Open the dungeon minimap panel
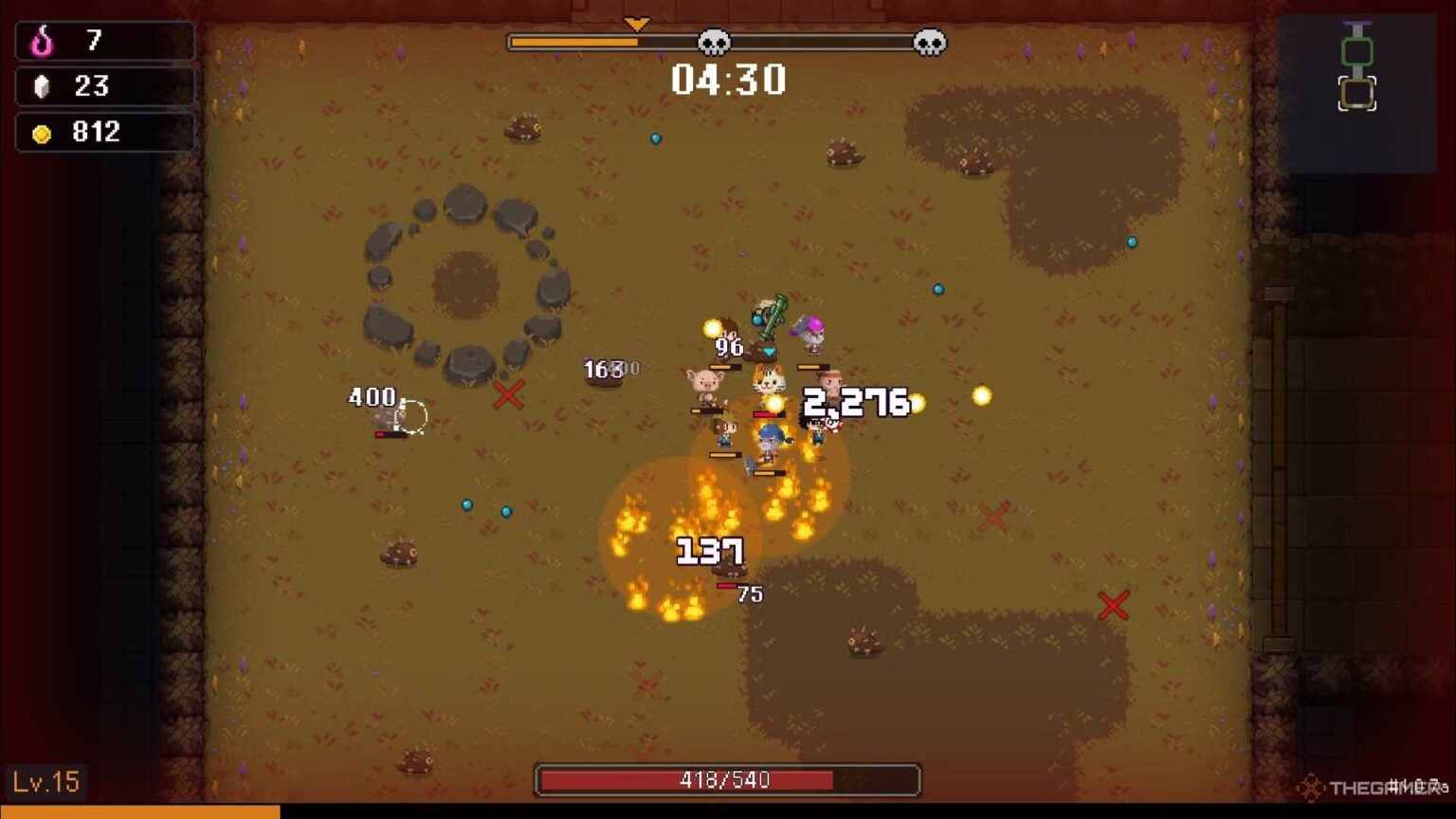This screenshot has height=819, width=1456. (1356, 93)
